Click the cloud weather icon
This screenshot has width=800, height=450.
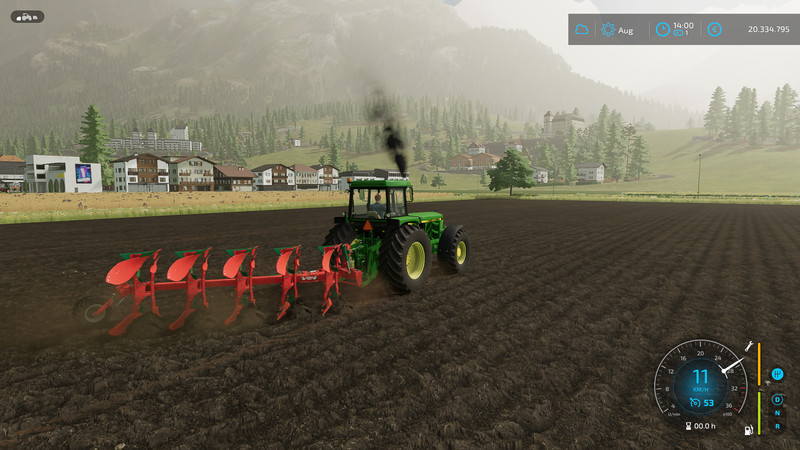tap(582, 30)
